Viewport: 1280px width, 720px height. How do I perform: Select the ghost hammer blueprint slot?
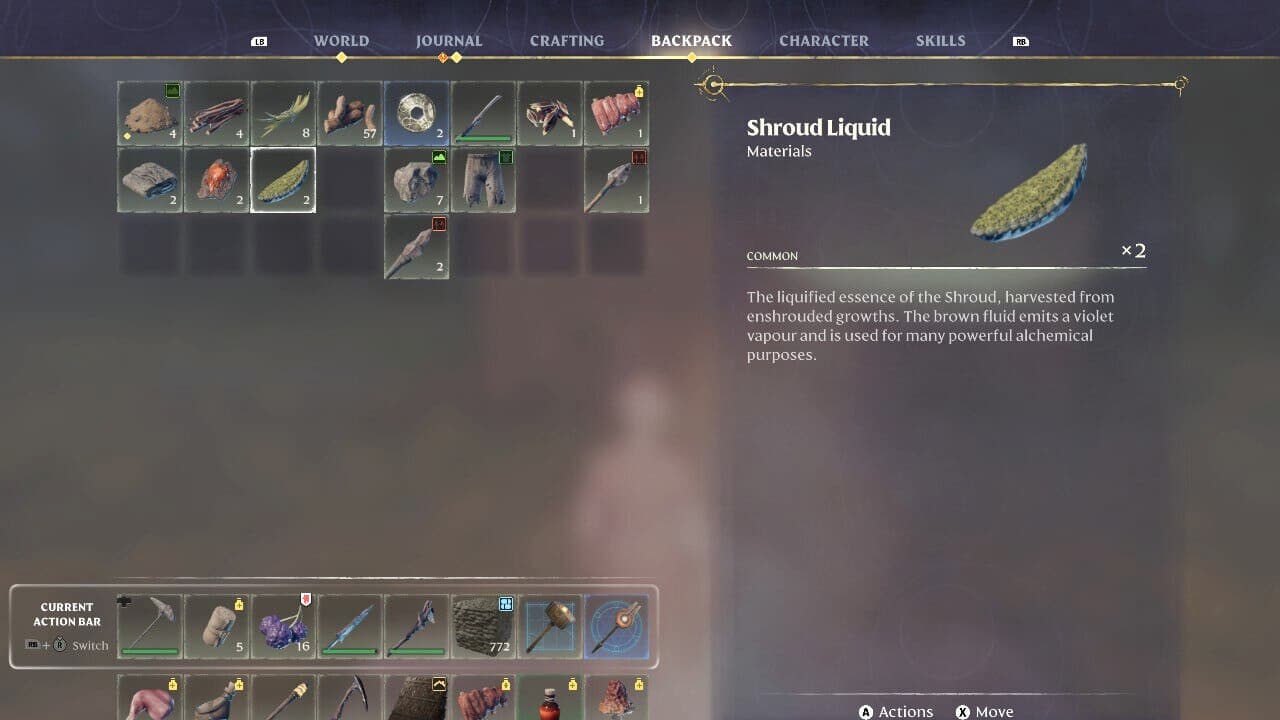coord(550,627)
